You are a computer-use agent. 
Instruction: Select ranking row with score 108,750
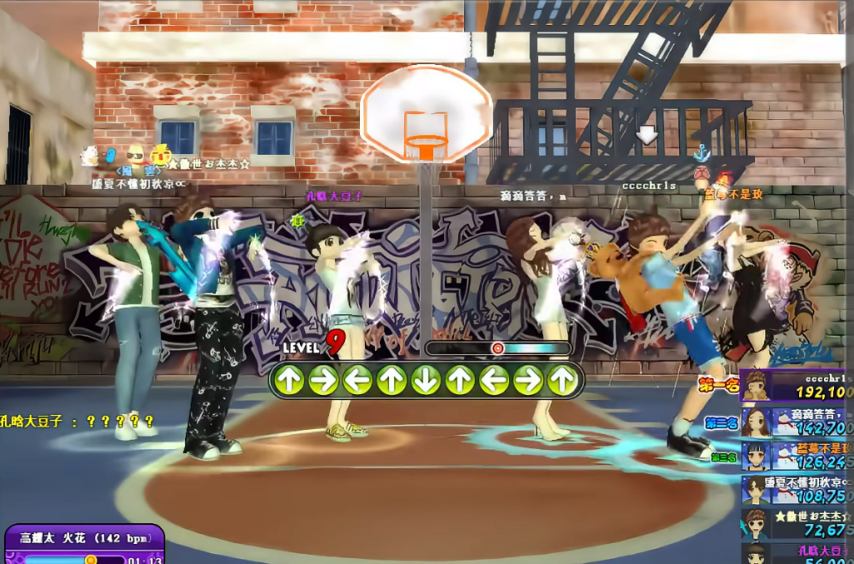click(797, 489)
